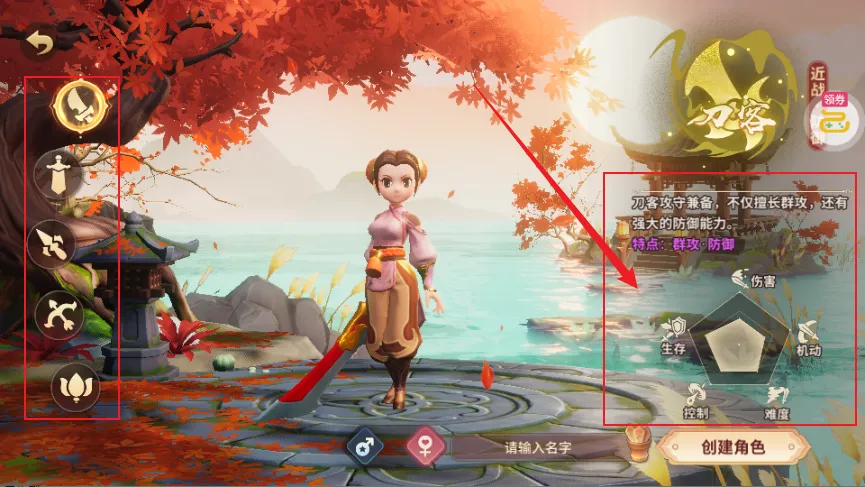Switch character to male gender
The image size is (865, 487).
pyautogui.click(x=366, y=447)
